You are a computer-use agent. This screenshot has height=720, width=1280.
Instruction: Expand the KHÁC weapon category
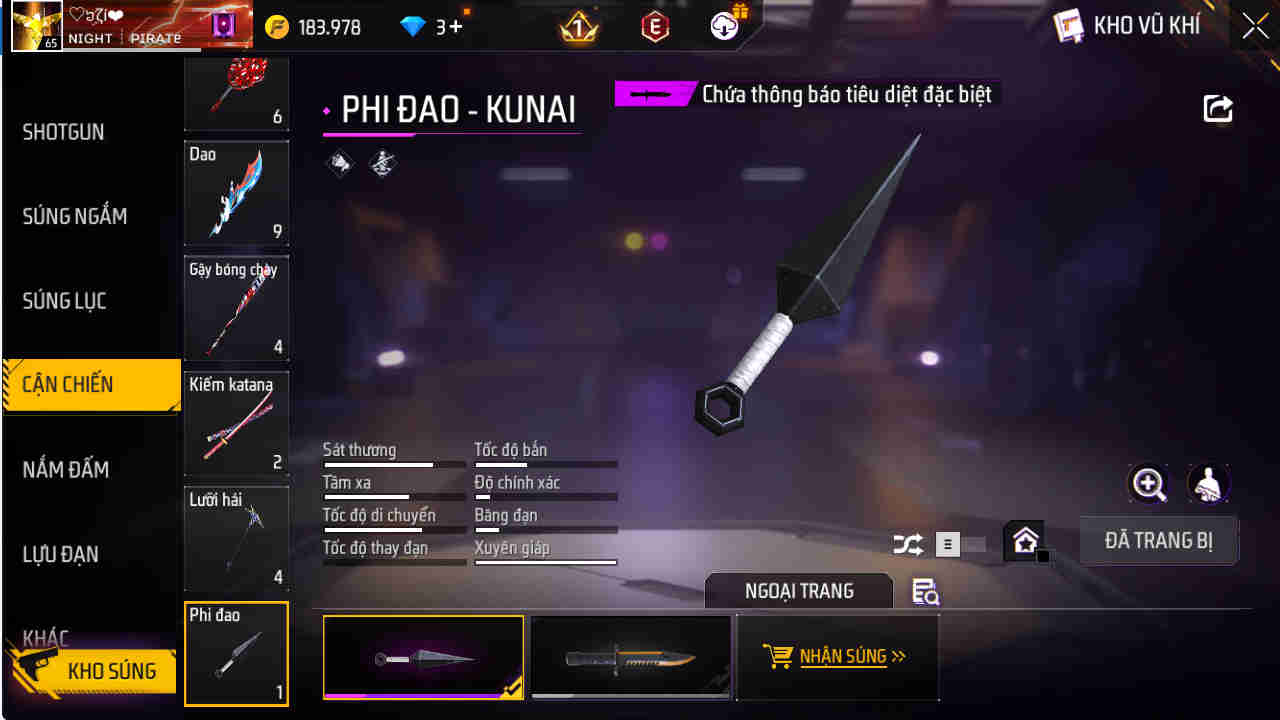pos(45,635)
